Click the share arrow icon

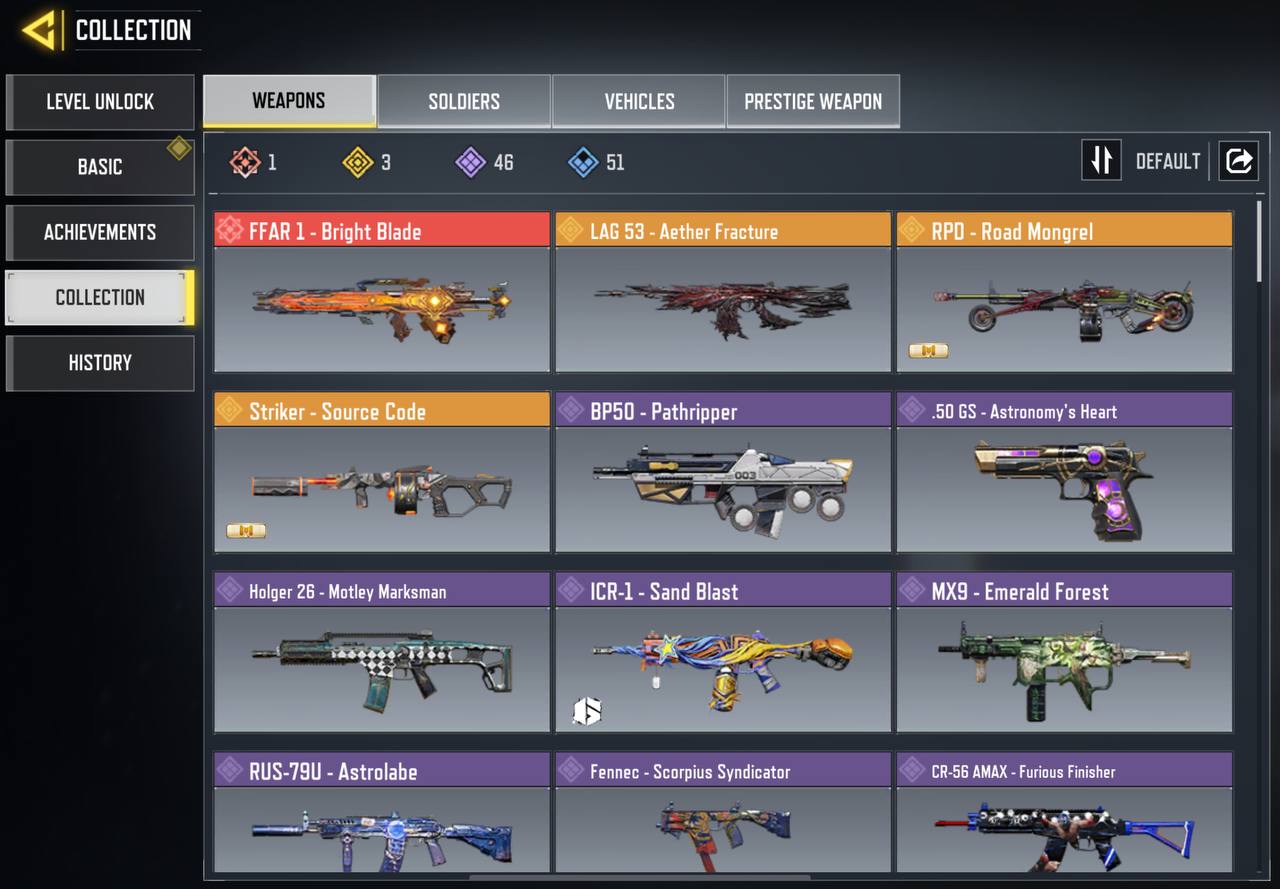tap(1238, 161)
